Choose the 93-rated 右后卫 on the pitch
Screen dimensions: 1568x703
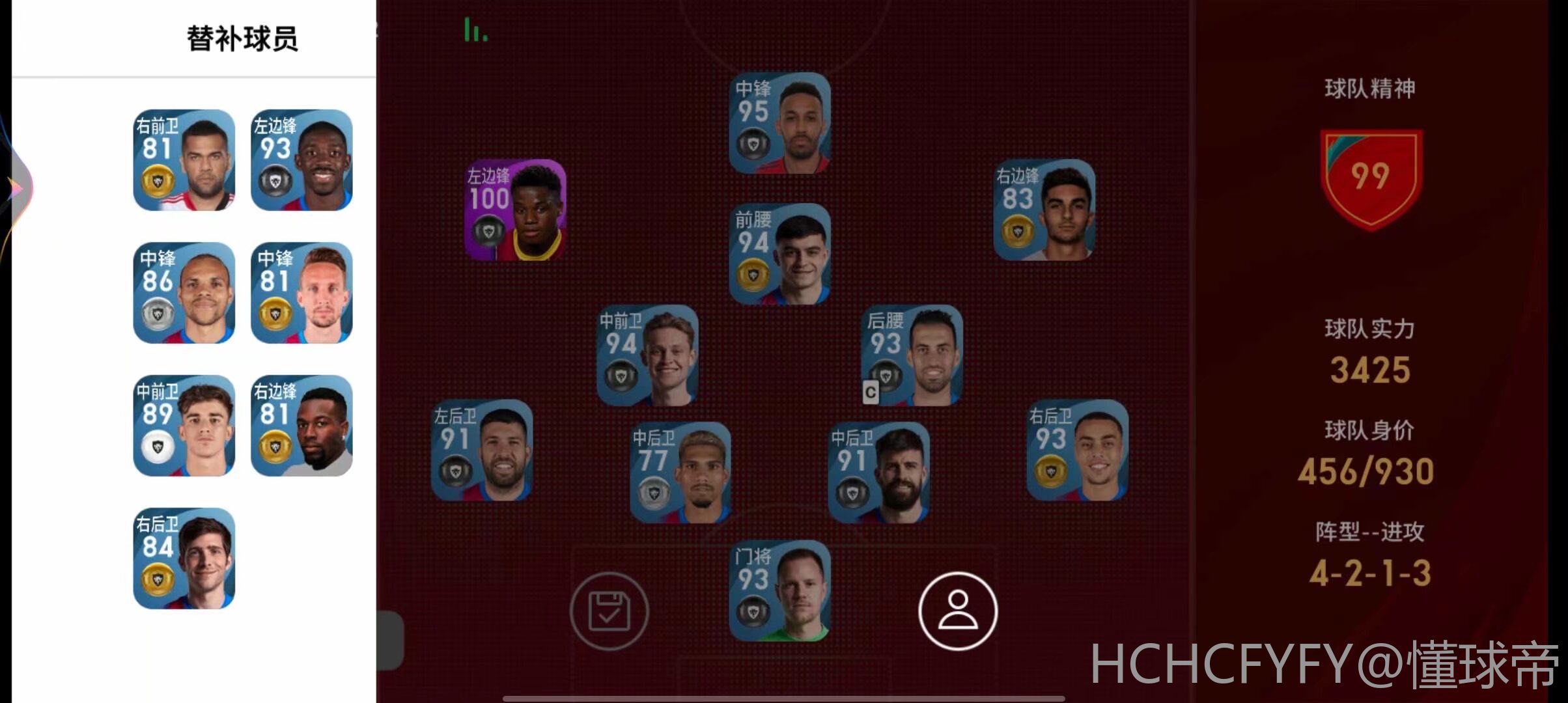[x=1078, y=450]
